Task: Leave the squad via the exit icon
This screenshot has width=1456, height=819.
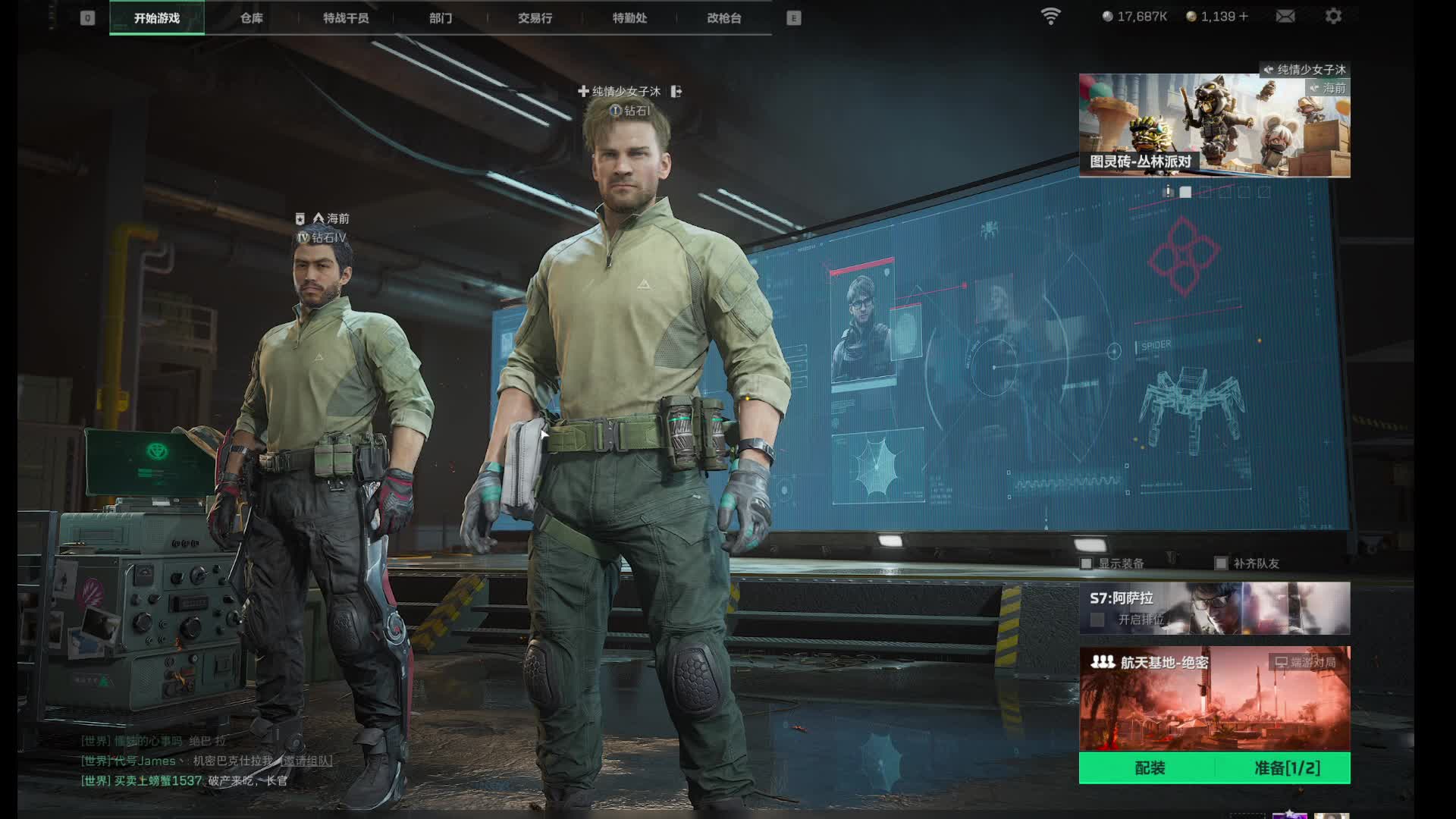Action: pyautogui.click(x=676, y=92)
